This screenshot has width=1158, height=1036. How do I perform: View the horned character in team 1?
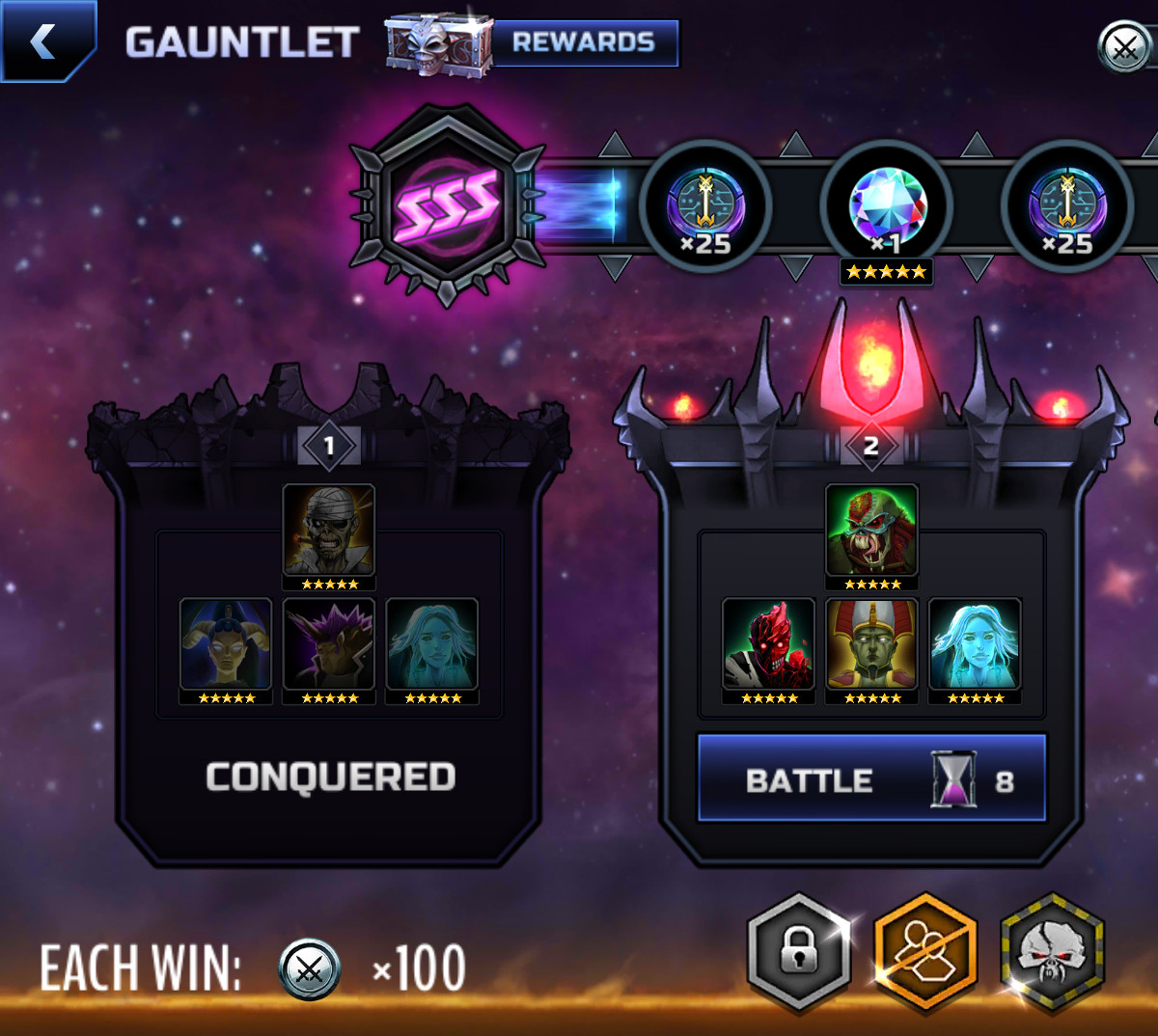(x=226, y=644)
